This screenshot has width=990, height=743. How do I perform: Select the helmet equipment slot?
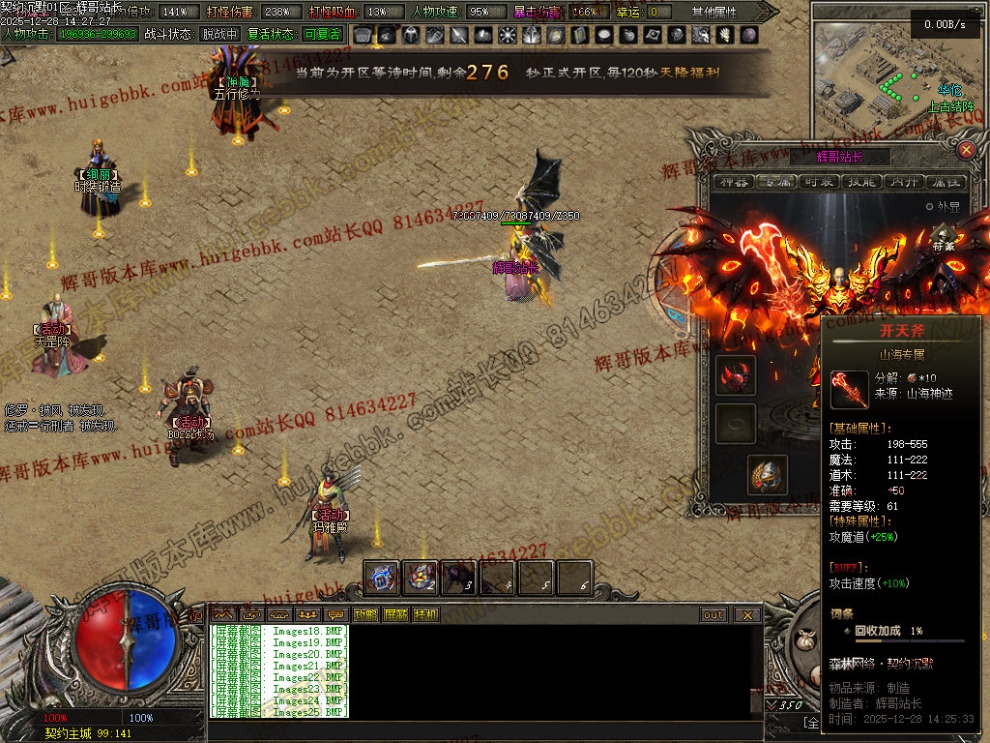pos(767,476)
